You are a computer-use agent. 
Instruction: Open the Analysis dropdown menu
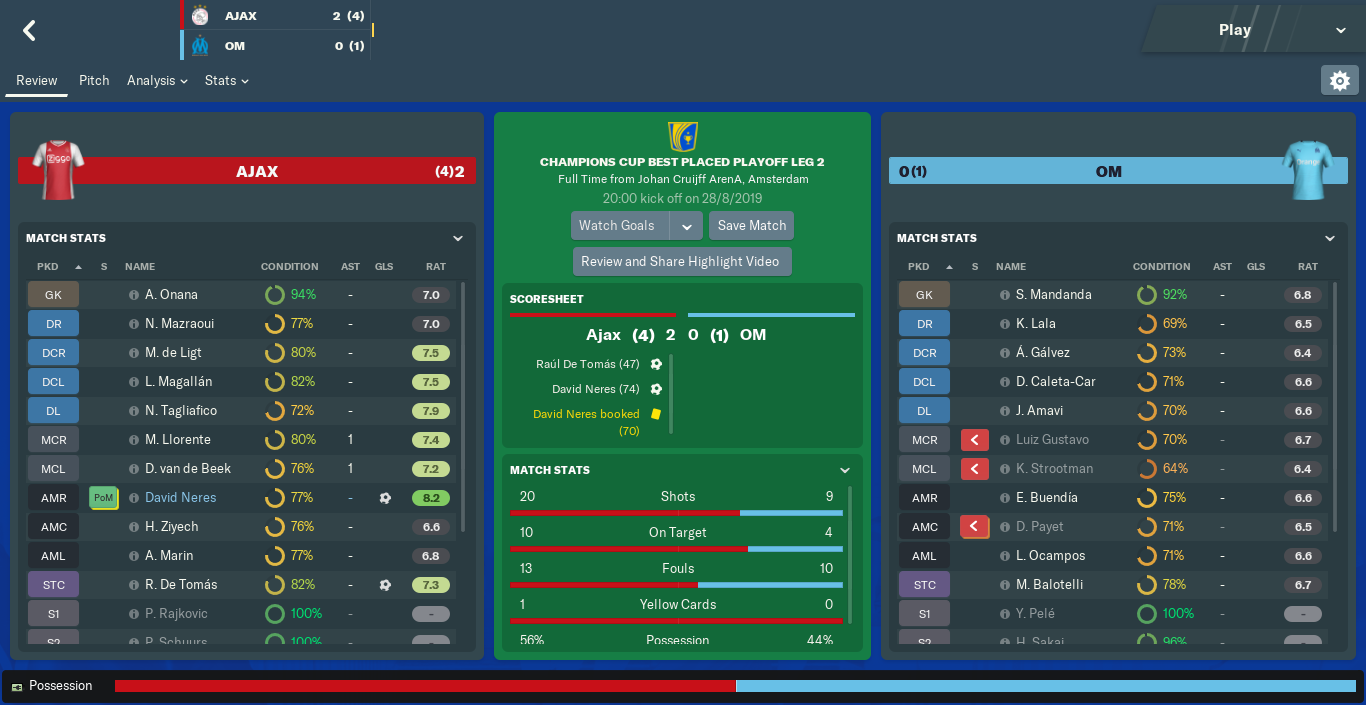pyautogui.click(x=157, y=80)
